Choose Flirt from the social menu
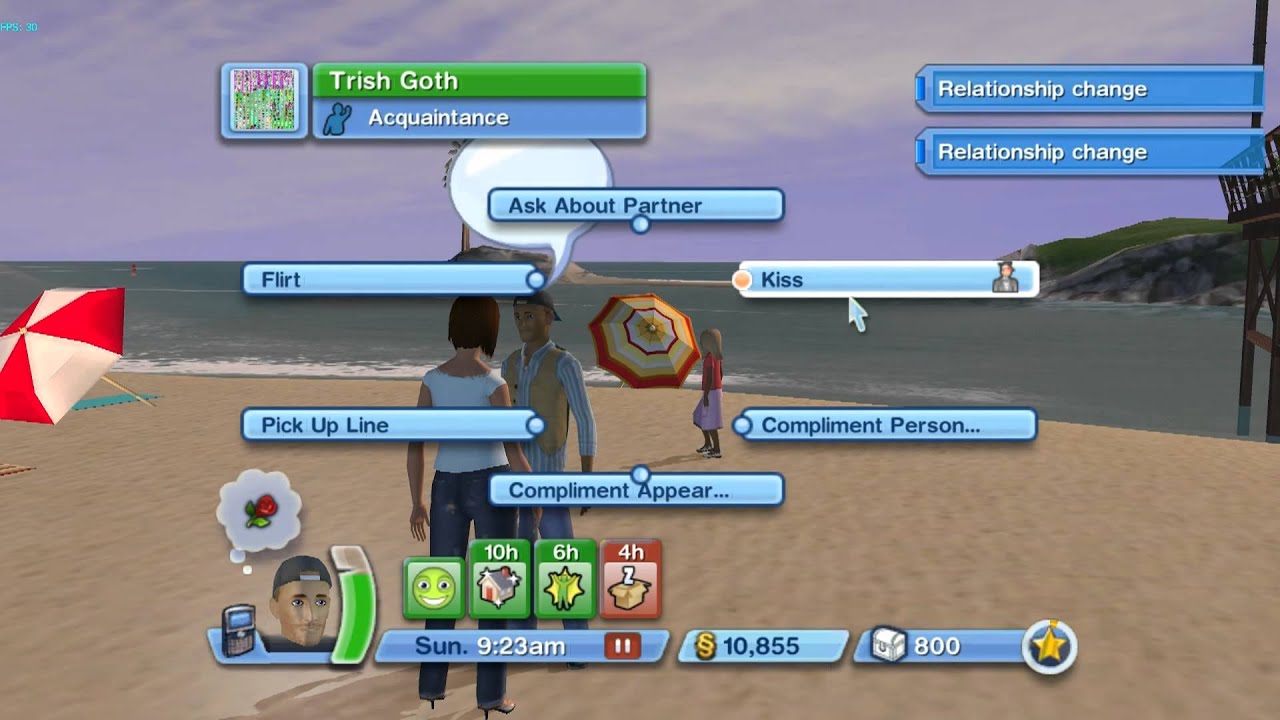The image size is (1280, 720). pos(390,280)
